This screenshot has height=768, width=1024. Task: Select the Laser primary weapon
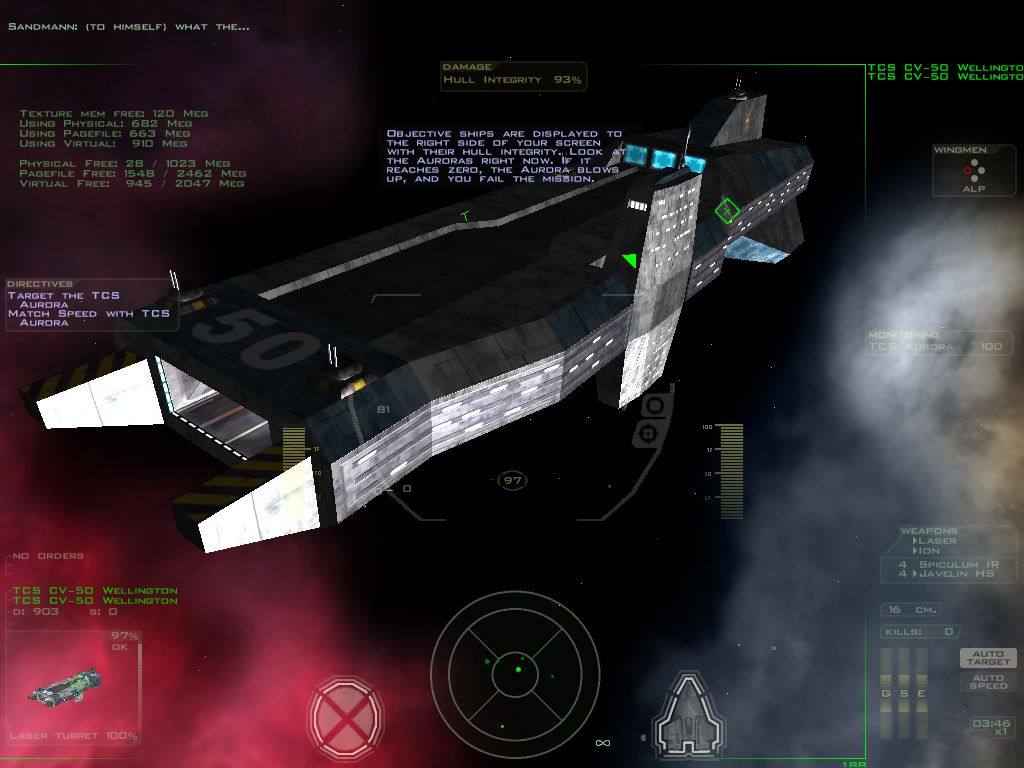pos(937,541)
